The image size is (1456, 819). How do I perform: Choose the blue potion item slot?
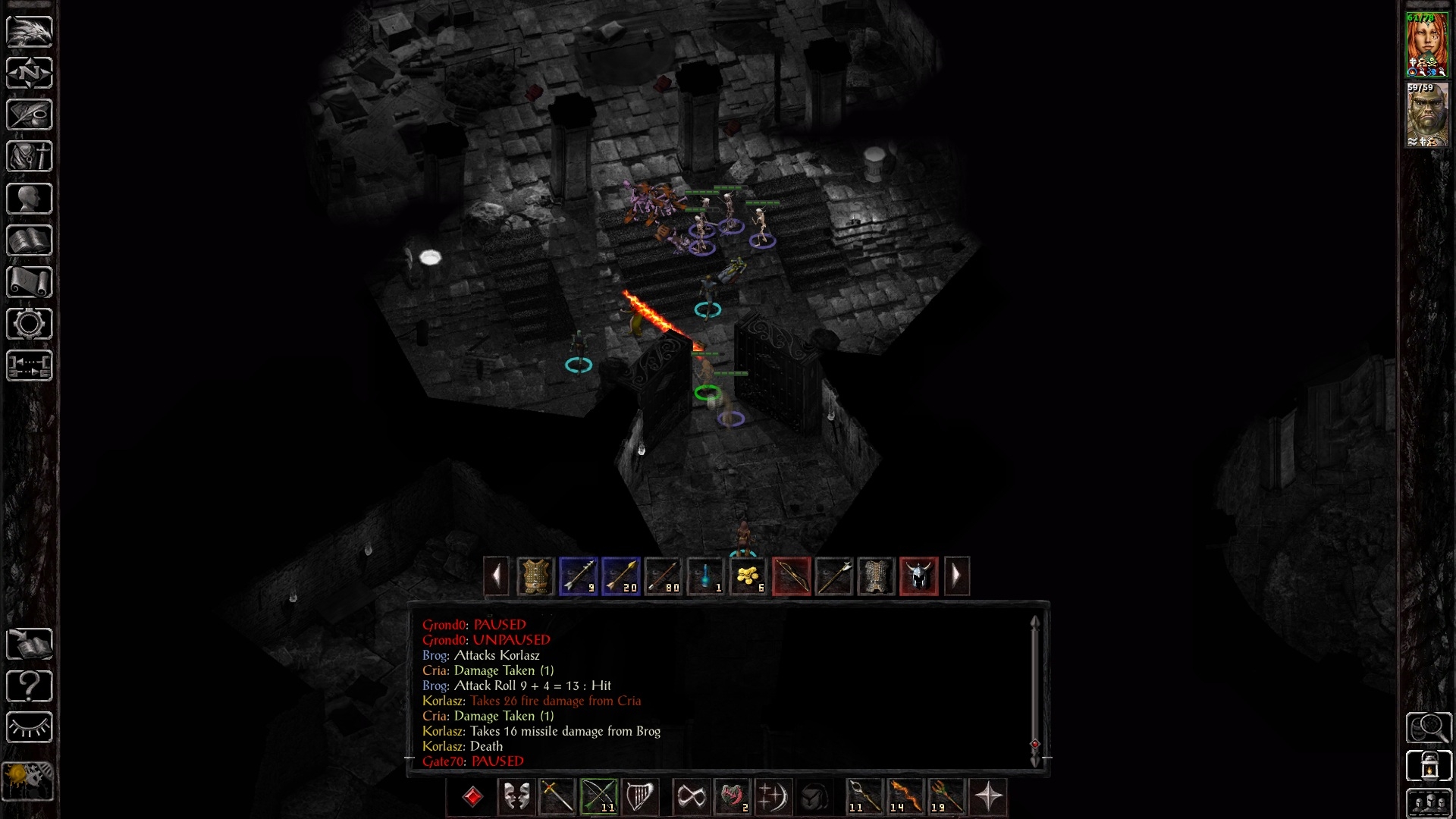[x=705, y=576]
